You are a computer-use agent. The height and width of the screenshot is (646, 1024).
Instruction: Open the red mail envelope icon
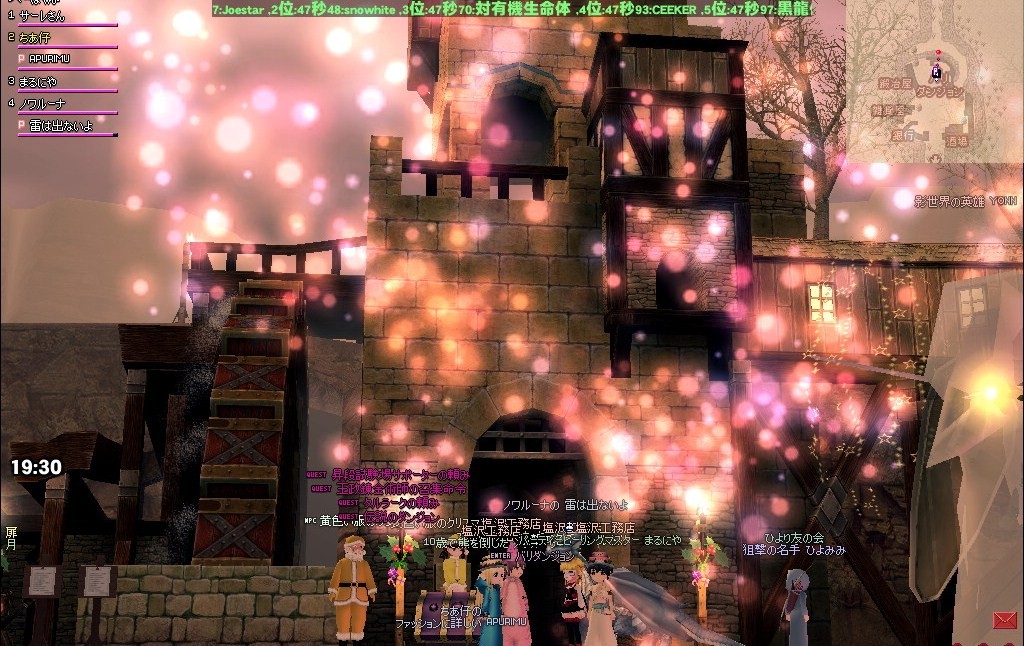click(1004, 620)
